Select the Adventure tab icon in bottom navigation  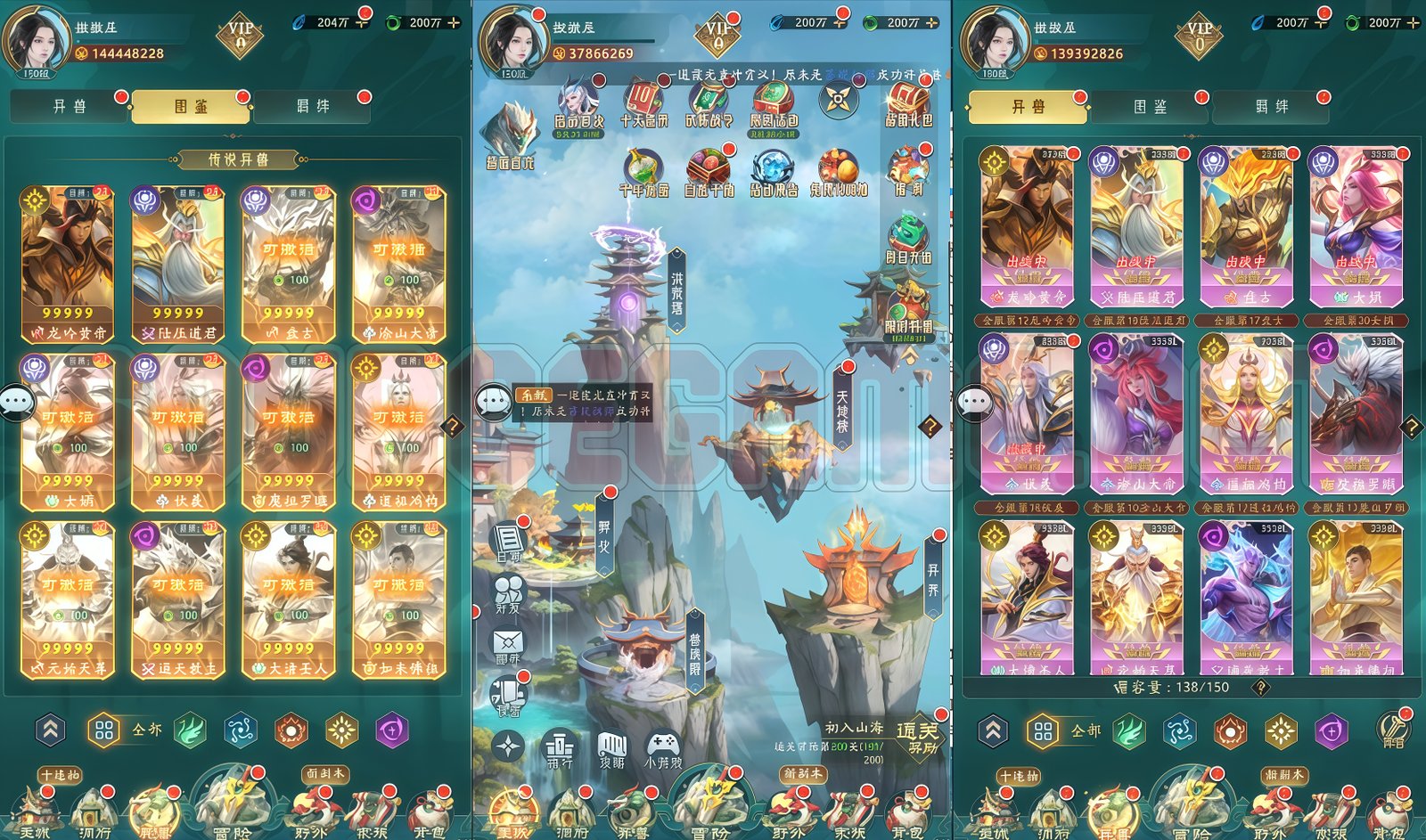click(711, 811)
